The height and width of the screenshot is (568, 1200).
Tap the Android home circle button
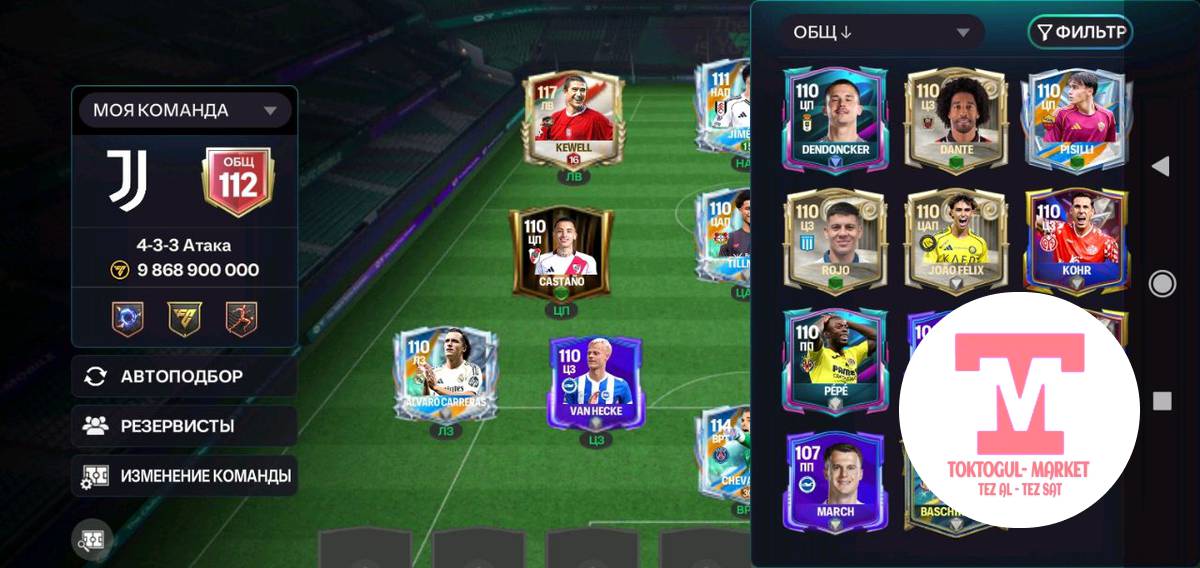click(1162, 284)
